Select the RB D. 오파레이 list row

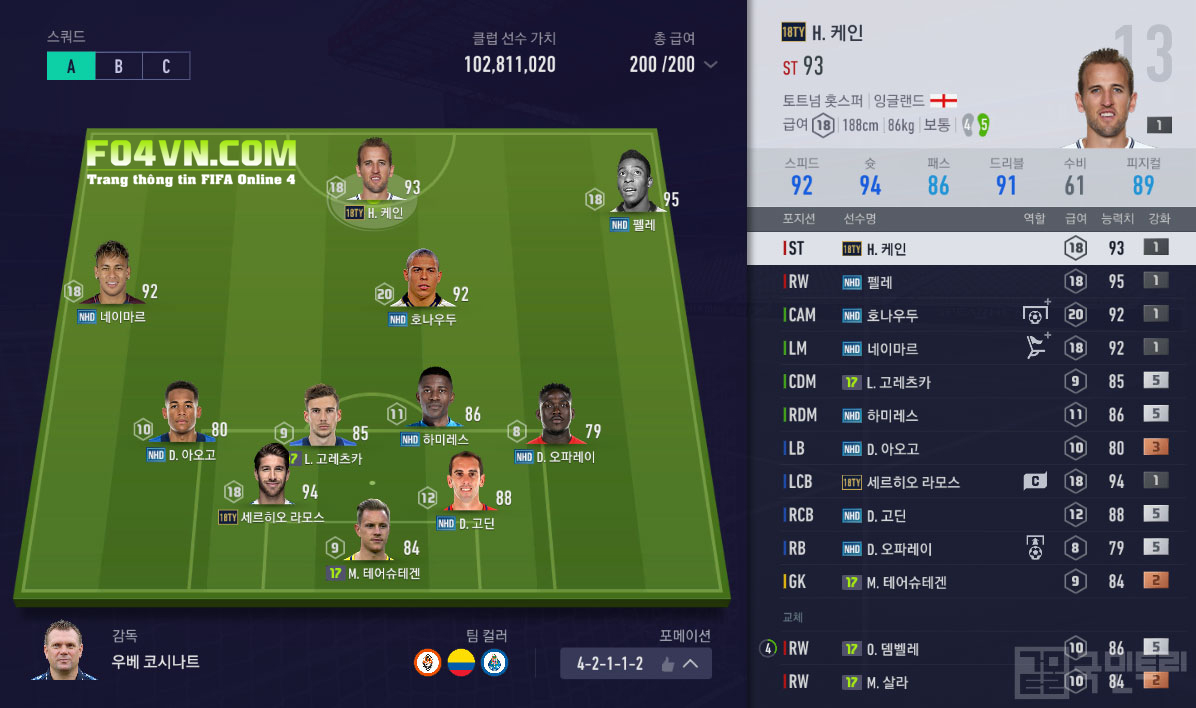970,548
